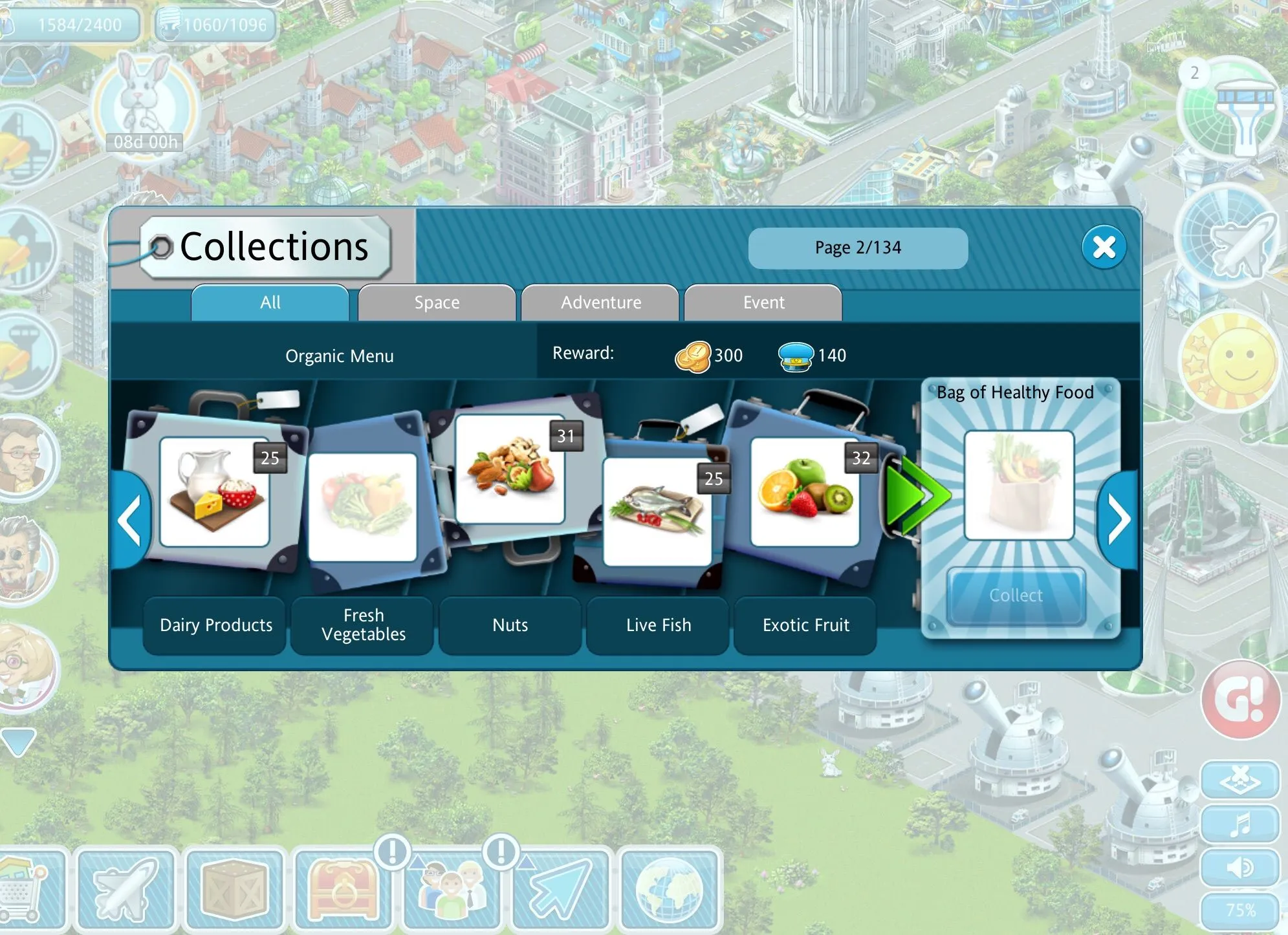
Task: Open the Adventure collections tab
Action: [600, 303]
